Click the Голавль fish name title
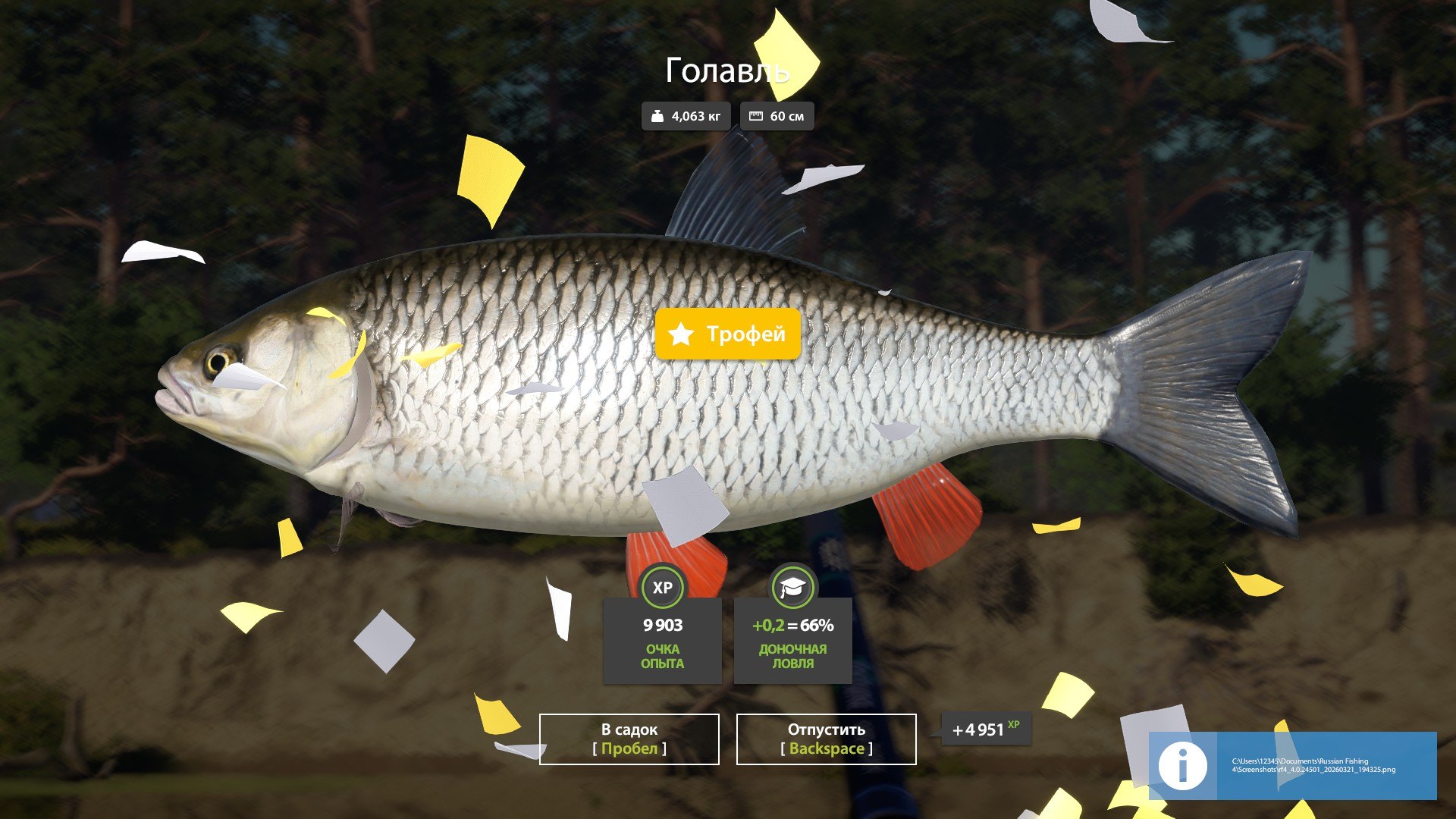 click(728, 71)
